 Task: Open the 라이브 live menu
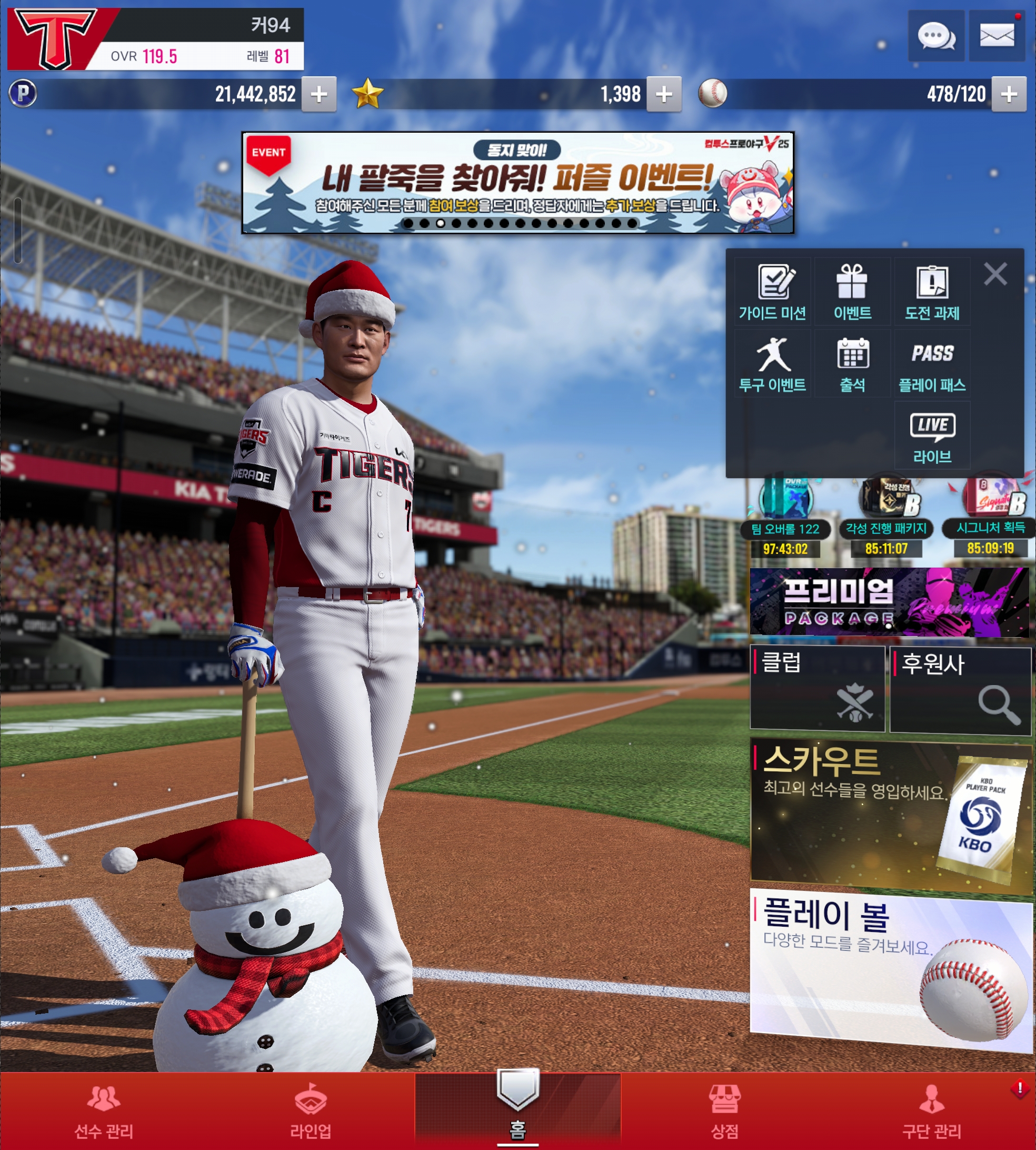pos(932,436)
